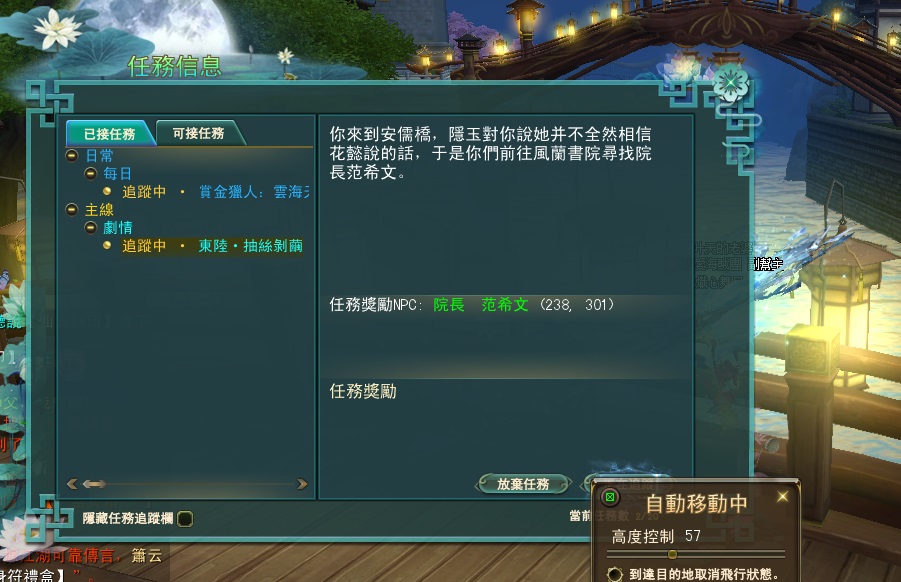Collapse the 日常 quest category
This screenshot has width=901, height=582.
click(x=72, y=156)
